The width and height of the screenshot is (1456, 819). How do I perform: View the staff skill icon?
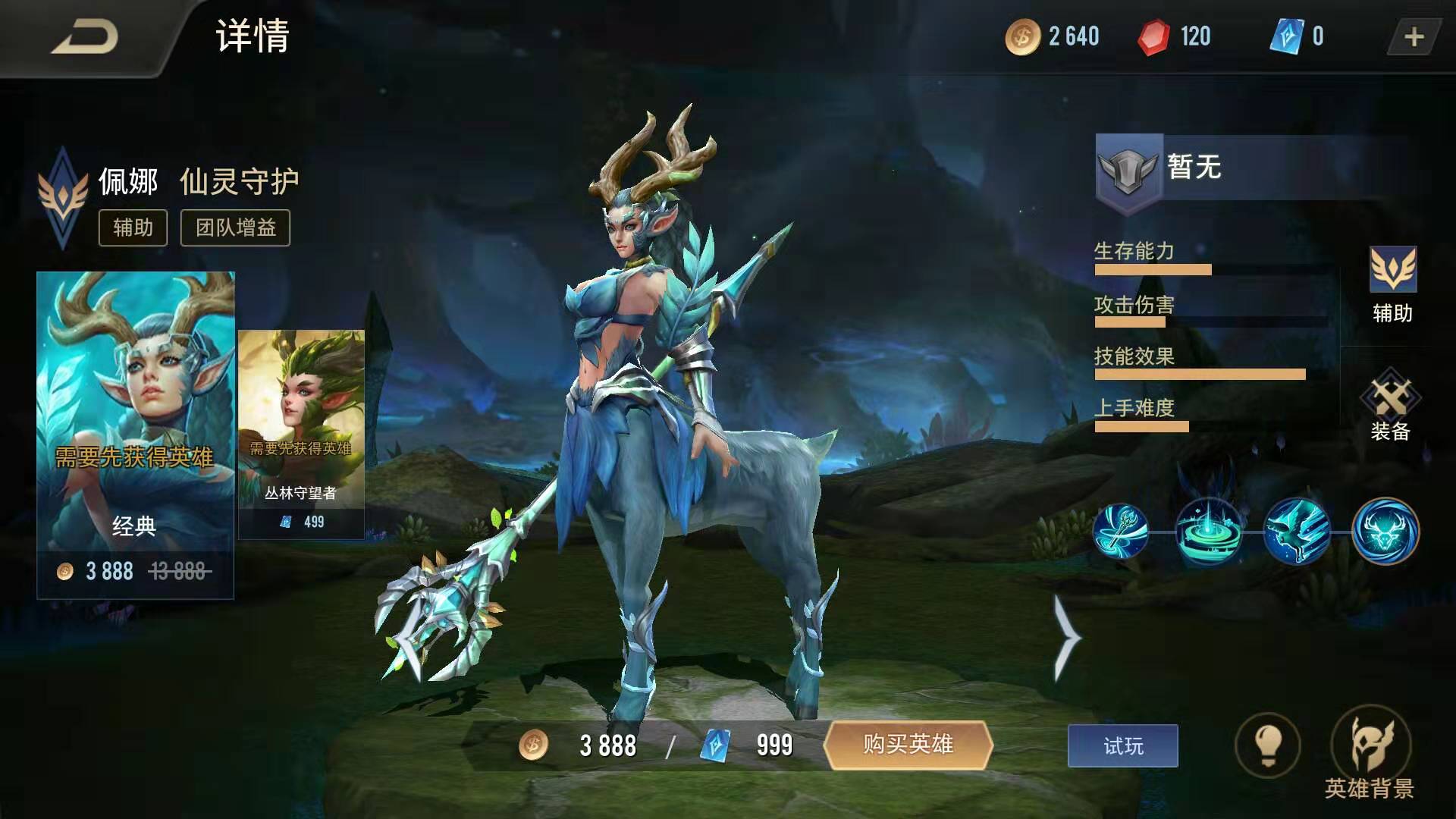(1121, 531)
